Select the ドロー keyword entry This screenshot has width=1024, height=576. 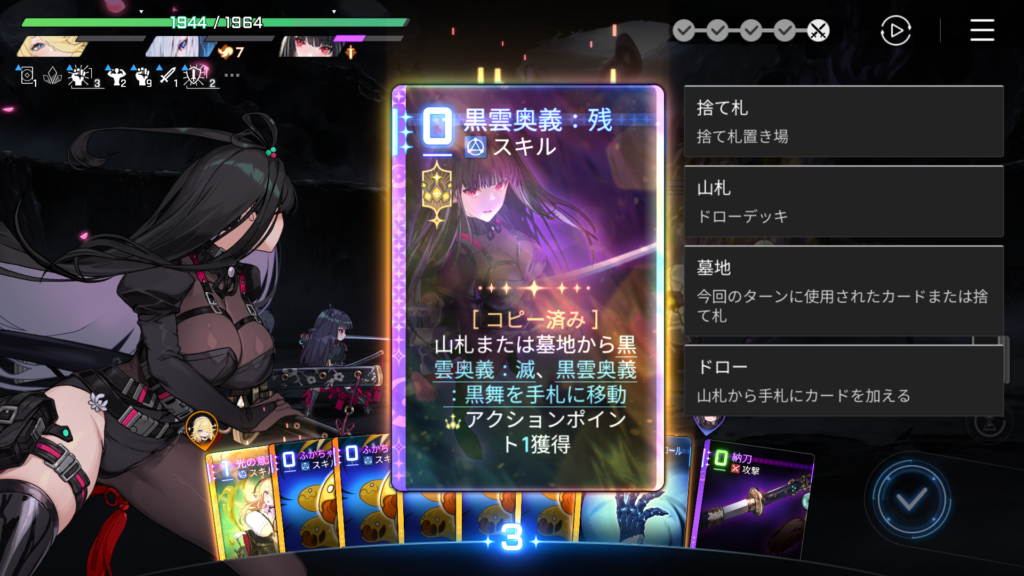(843, 380)
